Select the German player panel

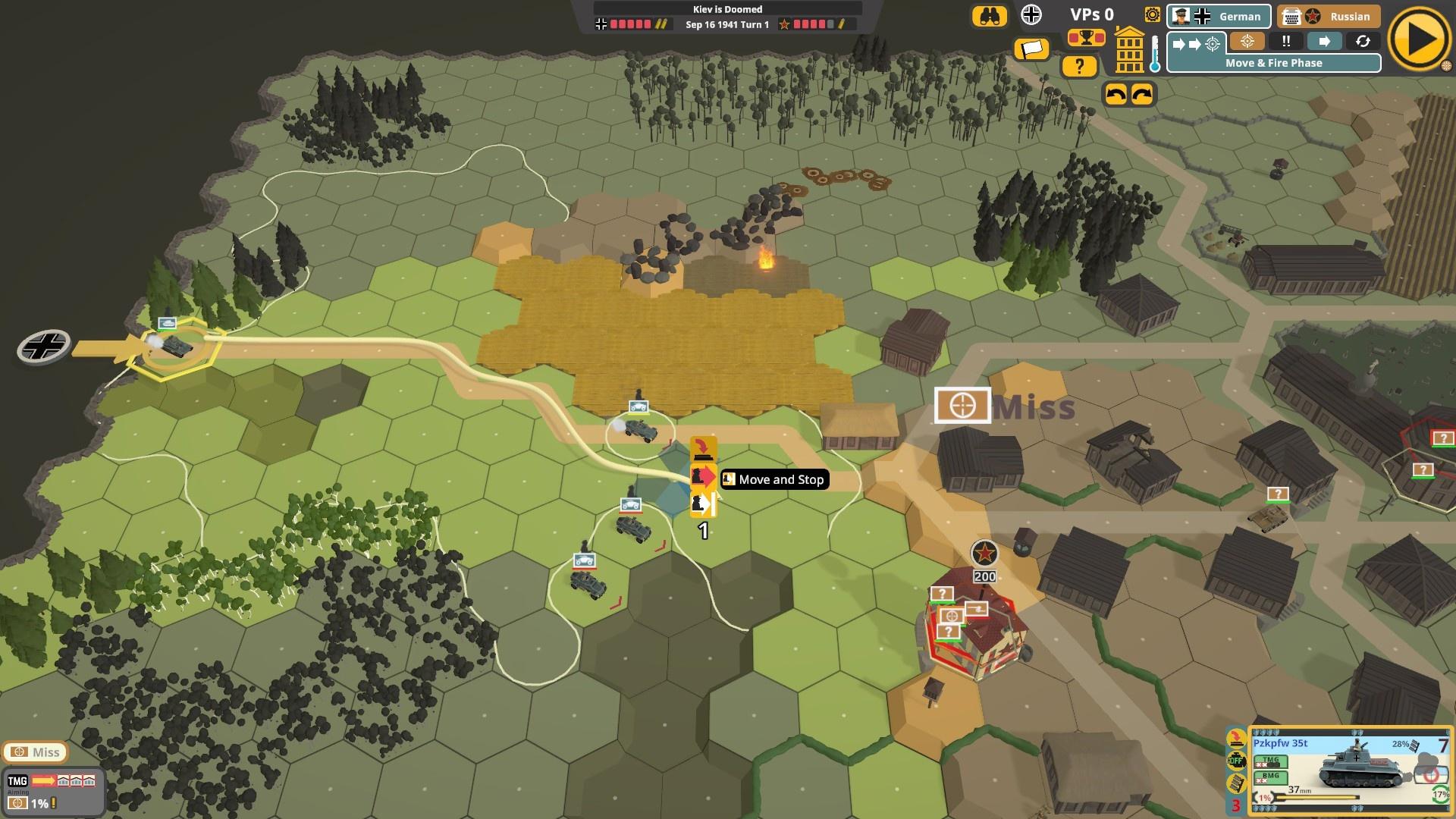[1219, 16]
